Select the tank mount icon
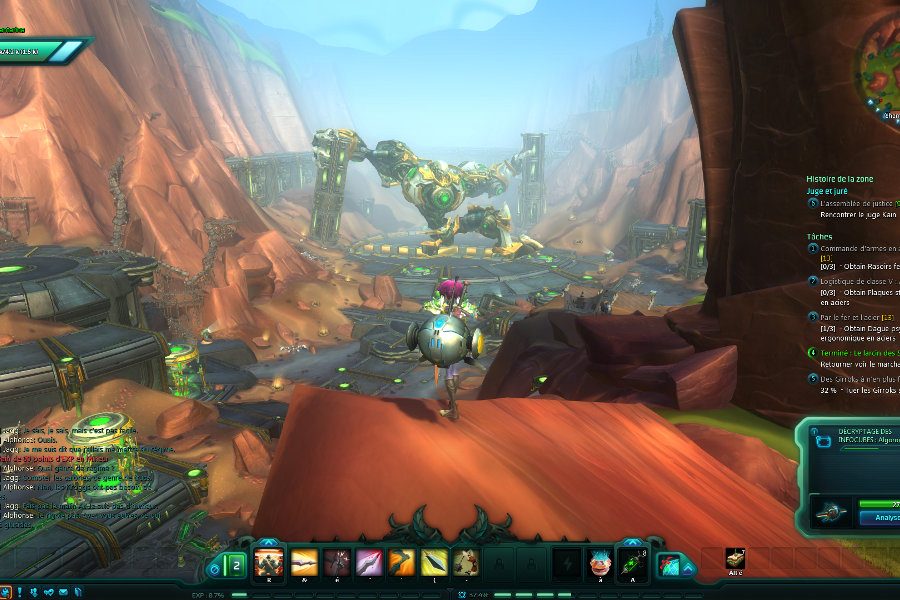This screenshot has width=900, height=600. click(736, 560)
